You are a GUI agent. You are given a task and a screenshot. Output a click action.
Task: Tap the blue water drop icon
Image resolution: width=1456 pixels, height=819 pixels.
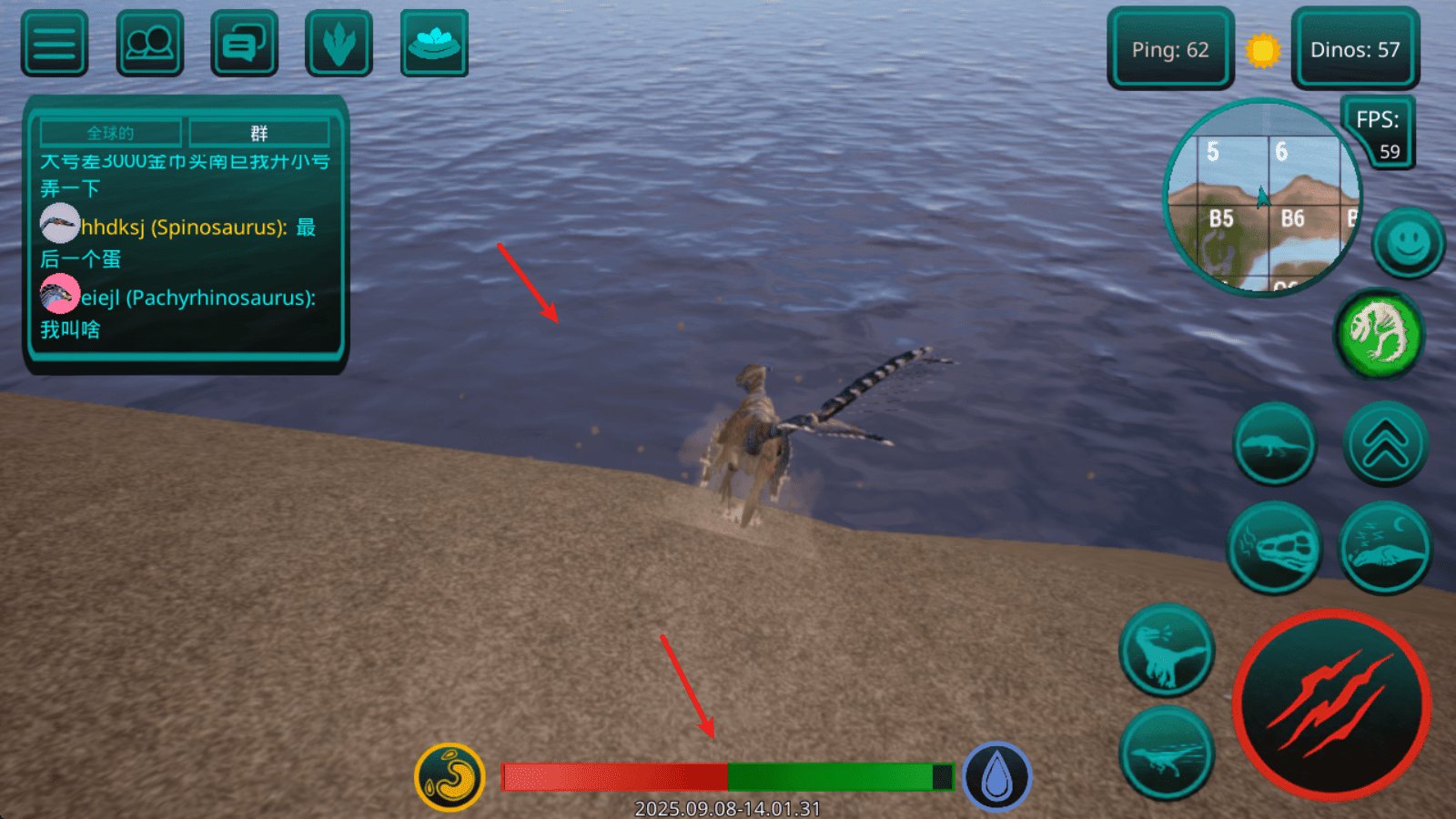click(x=996, y=777)
